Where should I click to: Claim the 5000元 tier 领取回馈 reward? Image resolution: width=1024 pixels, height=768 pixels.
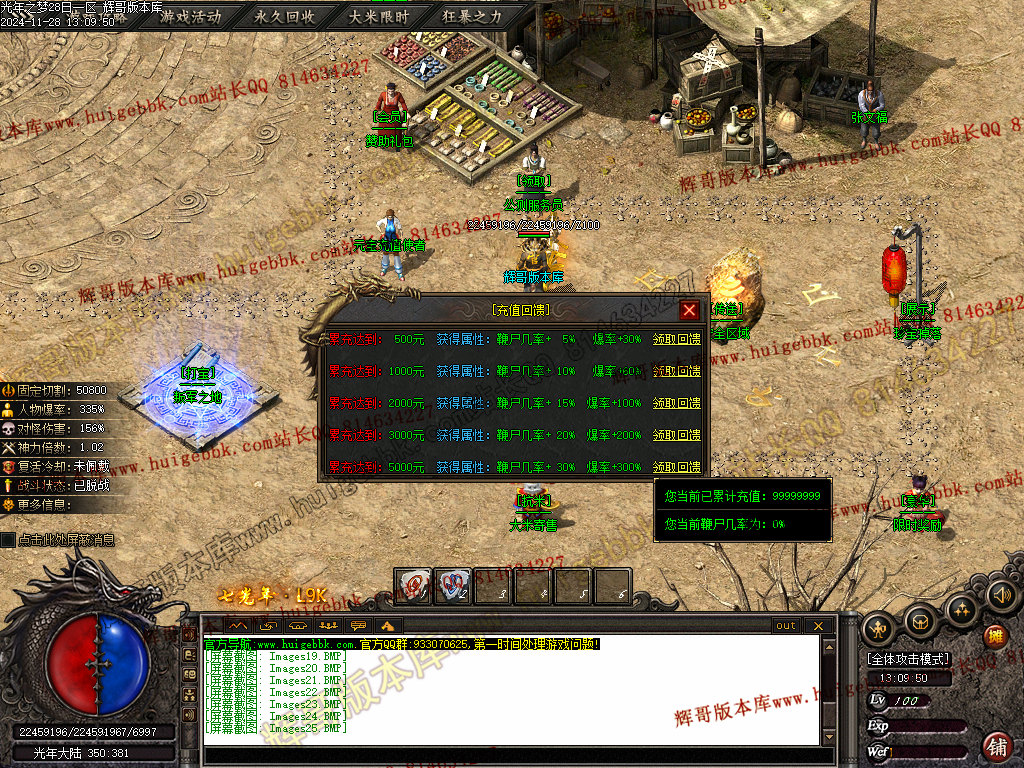(x=676, y=467)
